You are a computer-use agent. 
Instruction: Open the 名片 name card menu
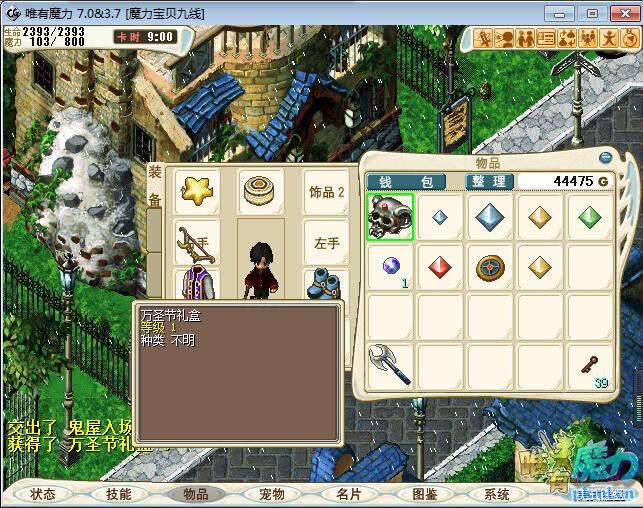348,494
